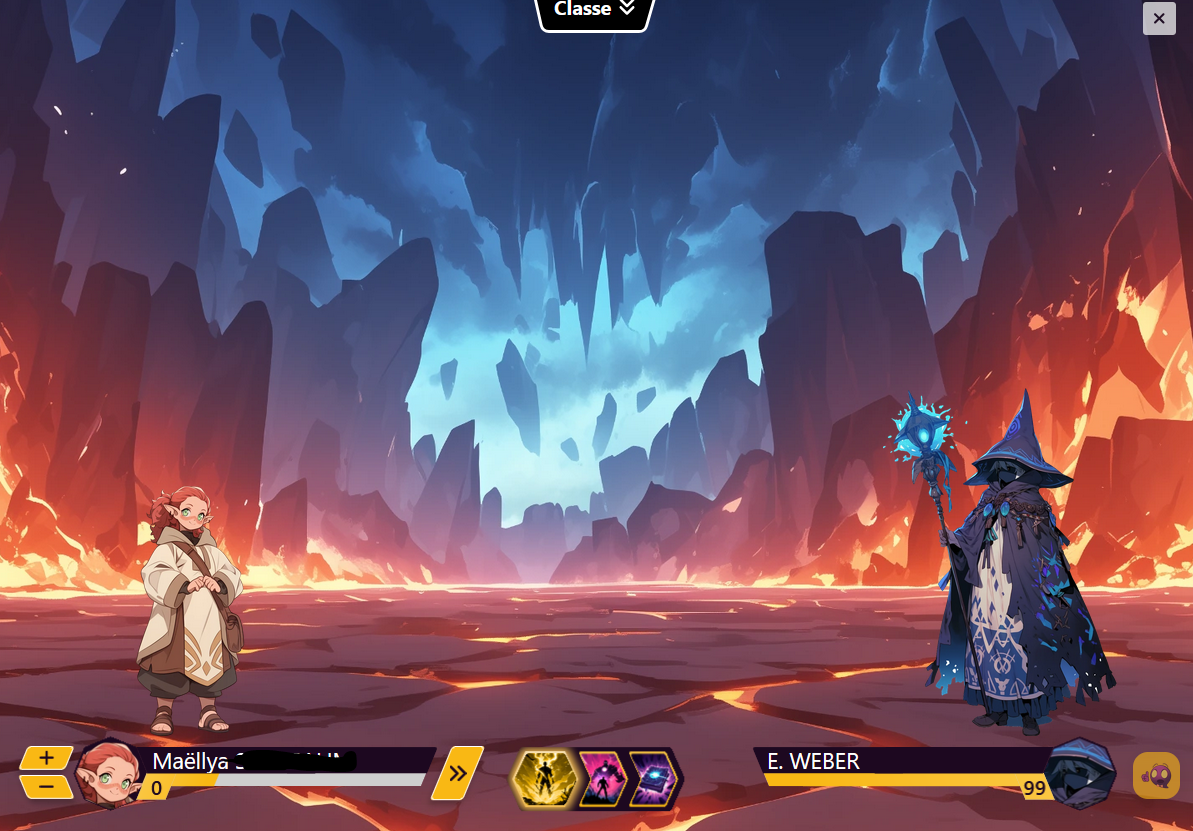The width and height of the screenshot is (1193, 831).
Task: Select E. WEBER's hooded wizard portrait
Action: (1082, 774)
